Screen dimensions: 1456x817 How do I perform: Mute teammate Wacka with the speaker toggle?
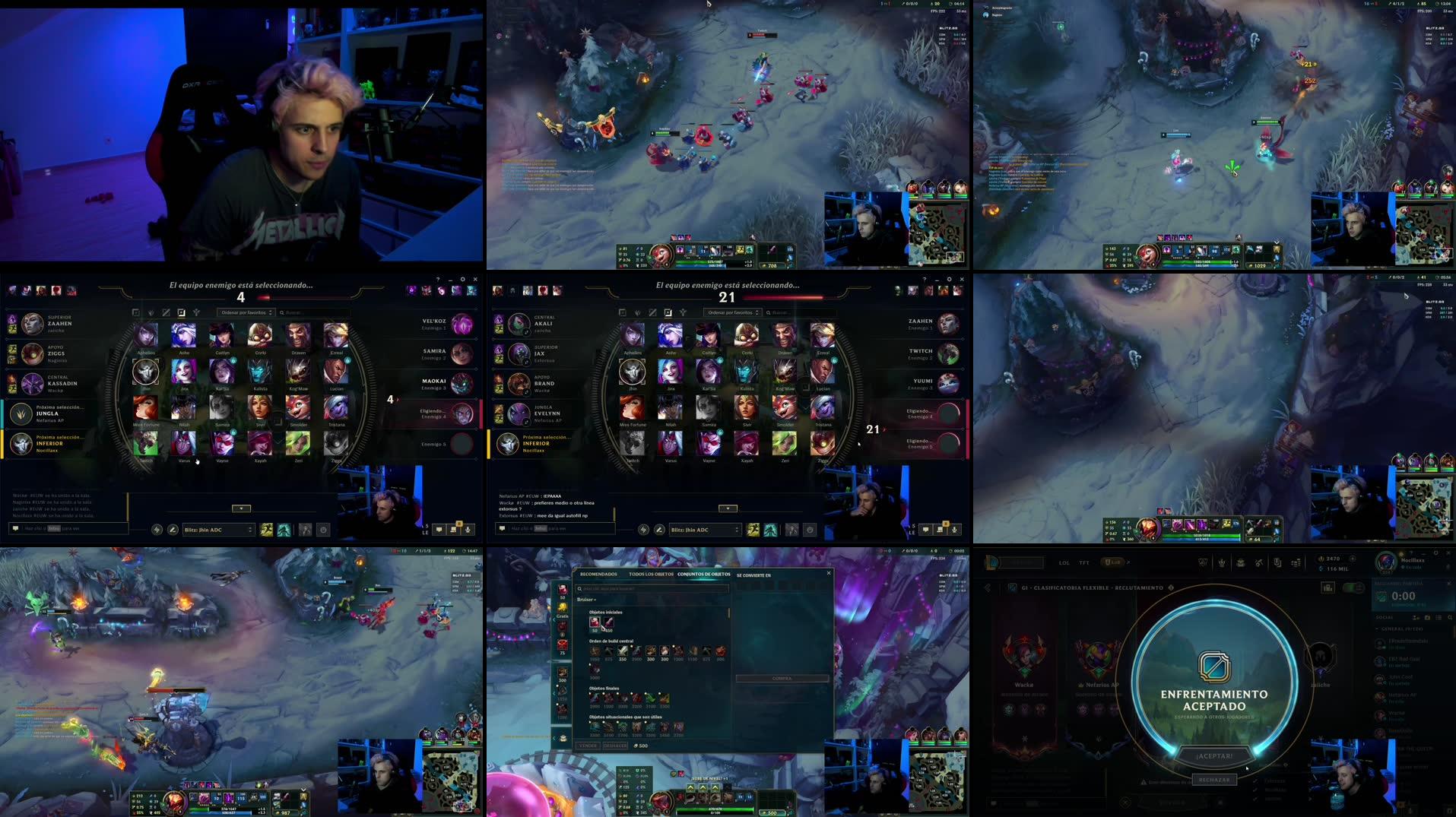point(526,391)
